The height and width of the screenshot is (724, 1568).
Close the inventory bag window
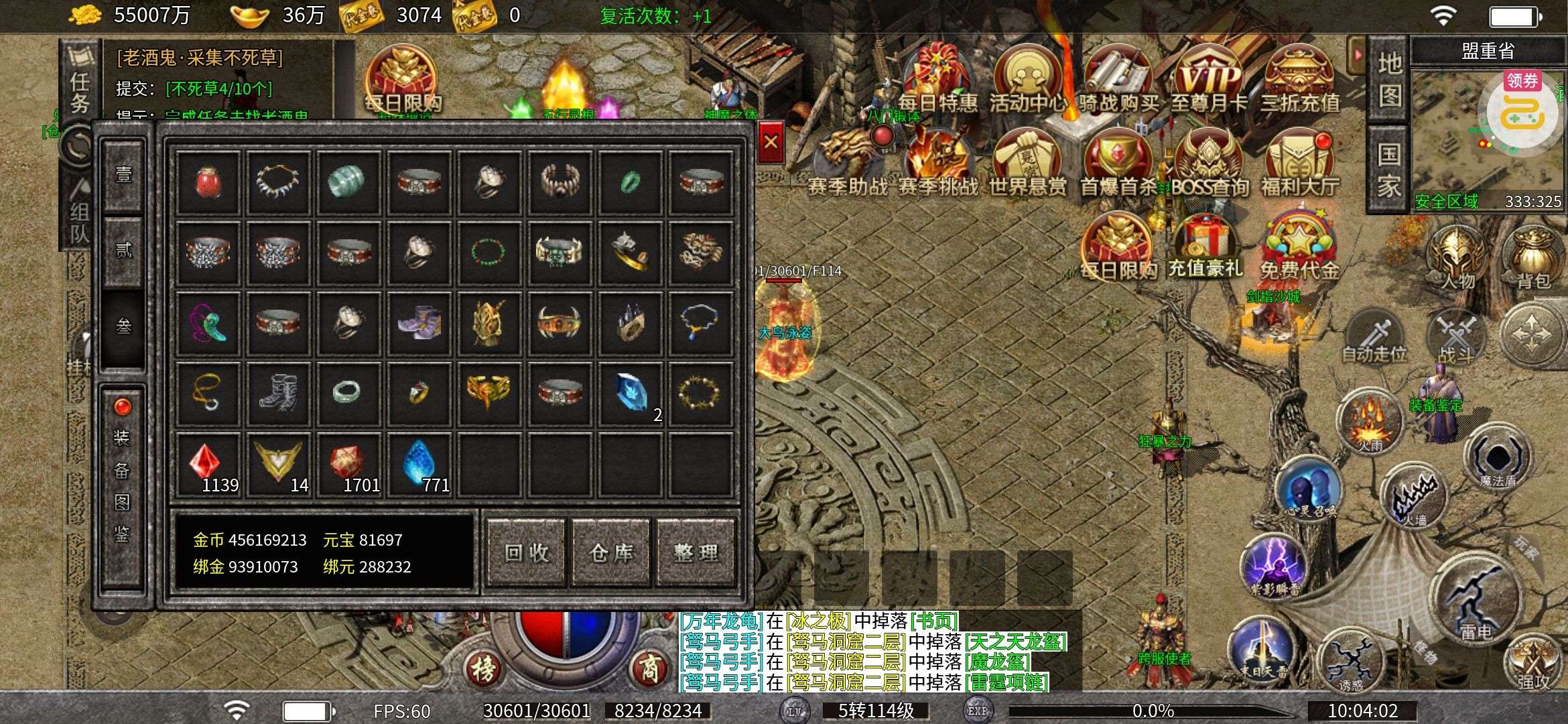[x=771, y=141]
